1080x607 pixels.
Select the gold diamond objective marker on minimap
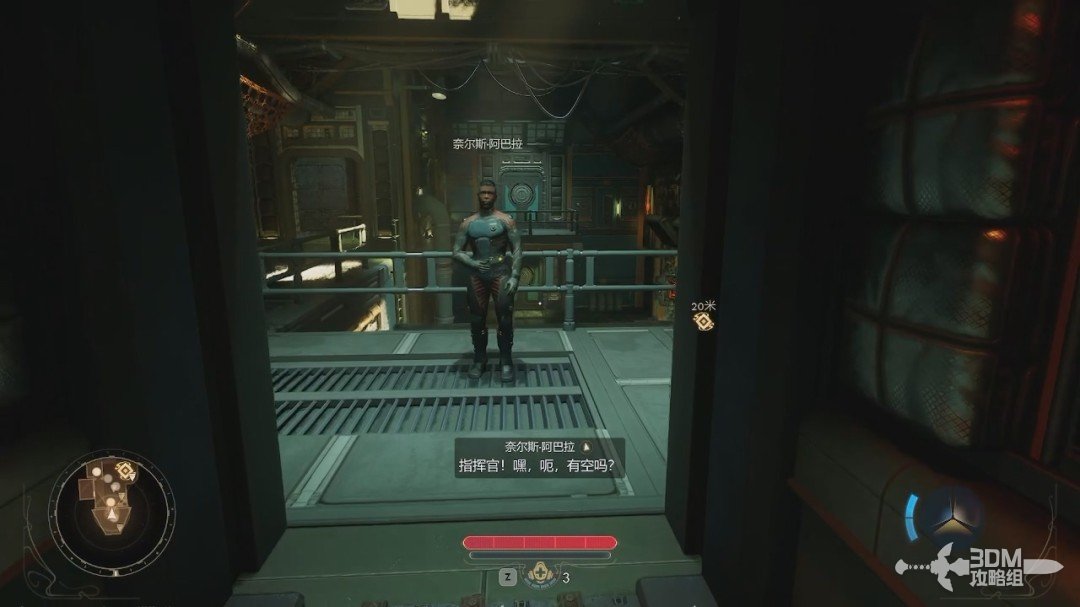(125, 469)
